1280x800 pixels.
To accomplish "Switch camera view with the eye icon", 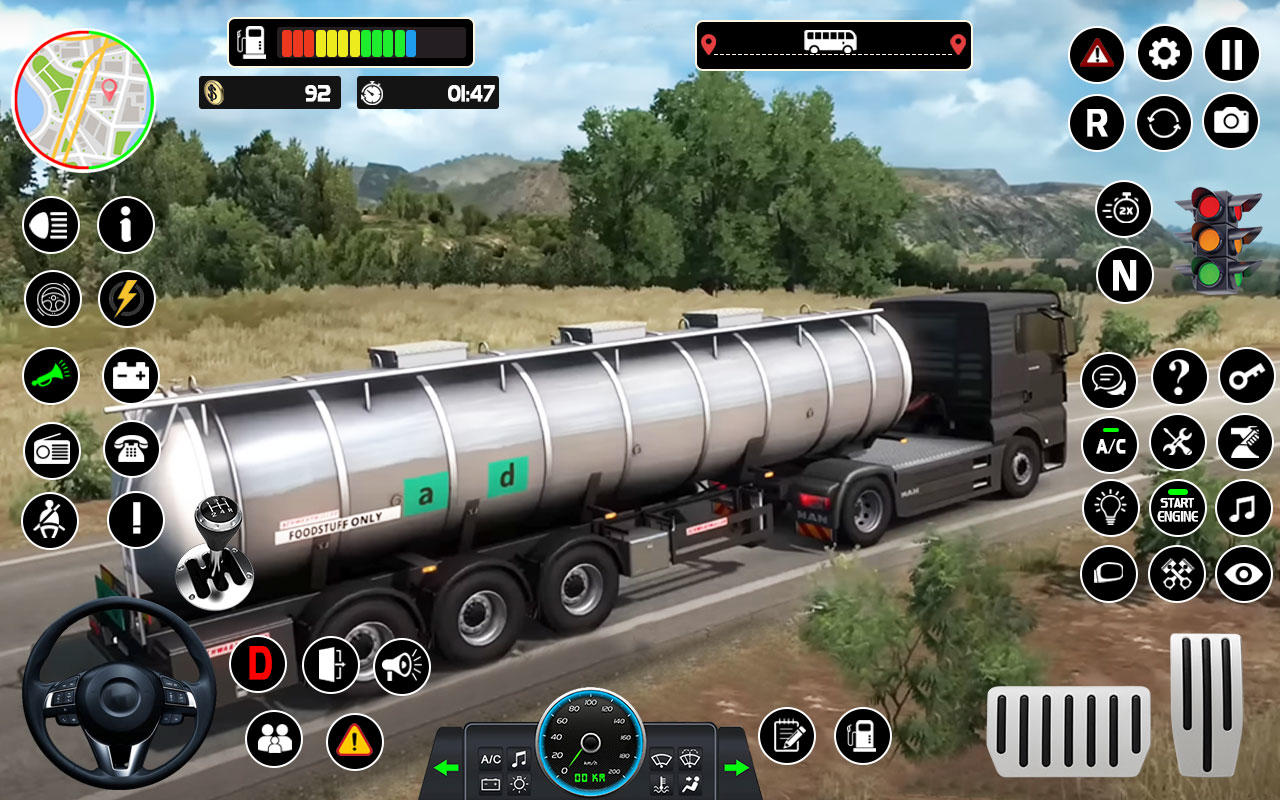I will (x=1245, y=576).
